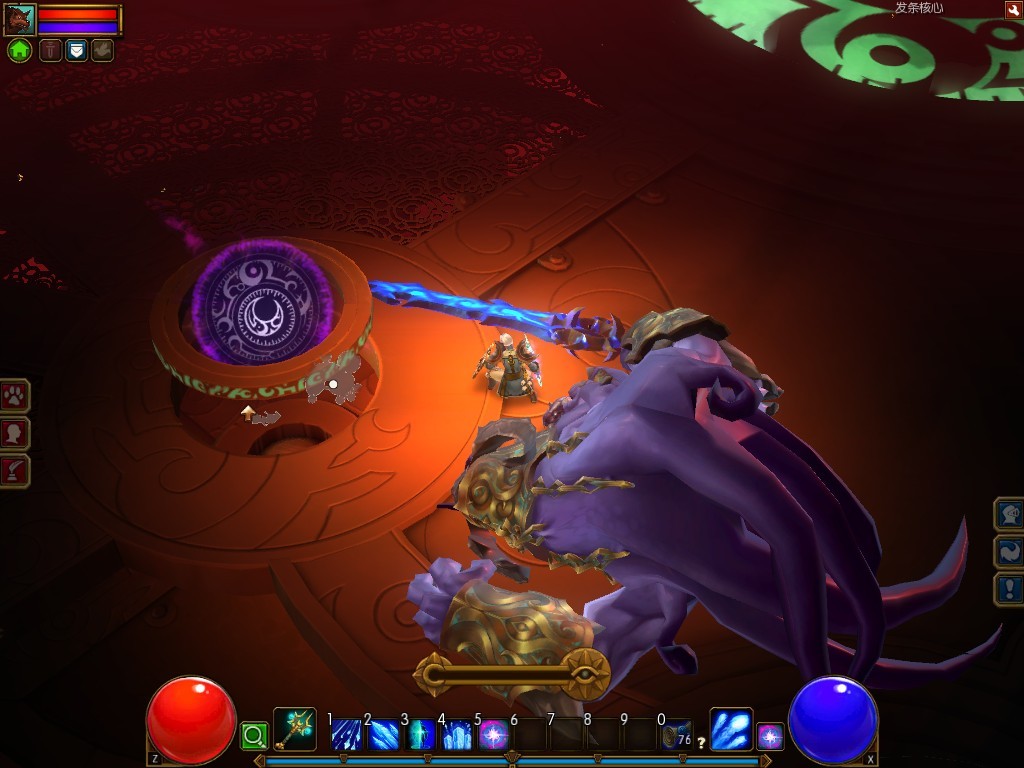Click the green home button

19,50
